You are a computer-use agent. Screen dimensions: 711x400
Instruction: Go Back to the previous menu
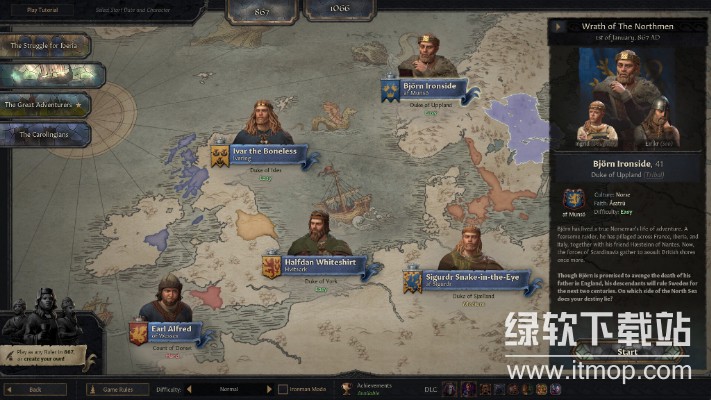[35, 389]
